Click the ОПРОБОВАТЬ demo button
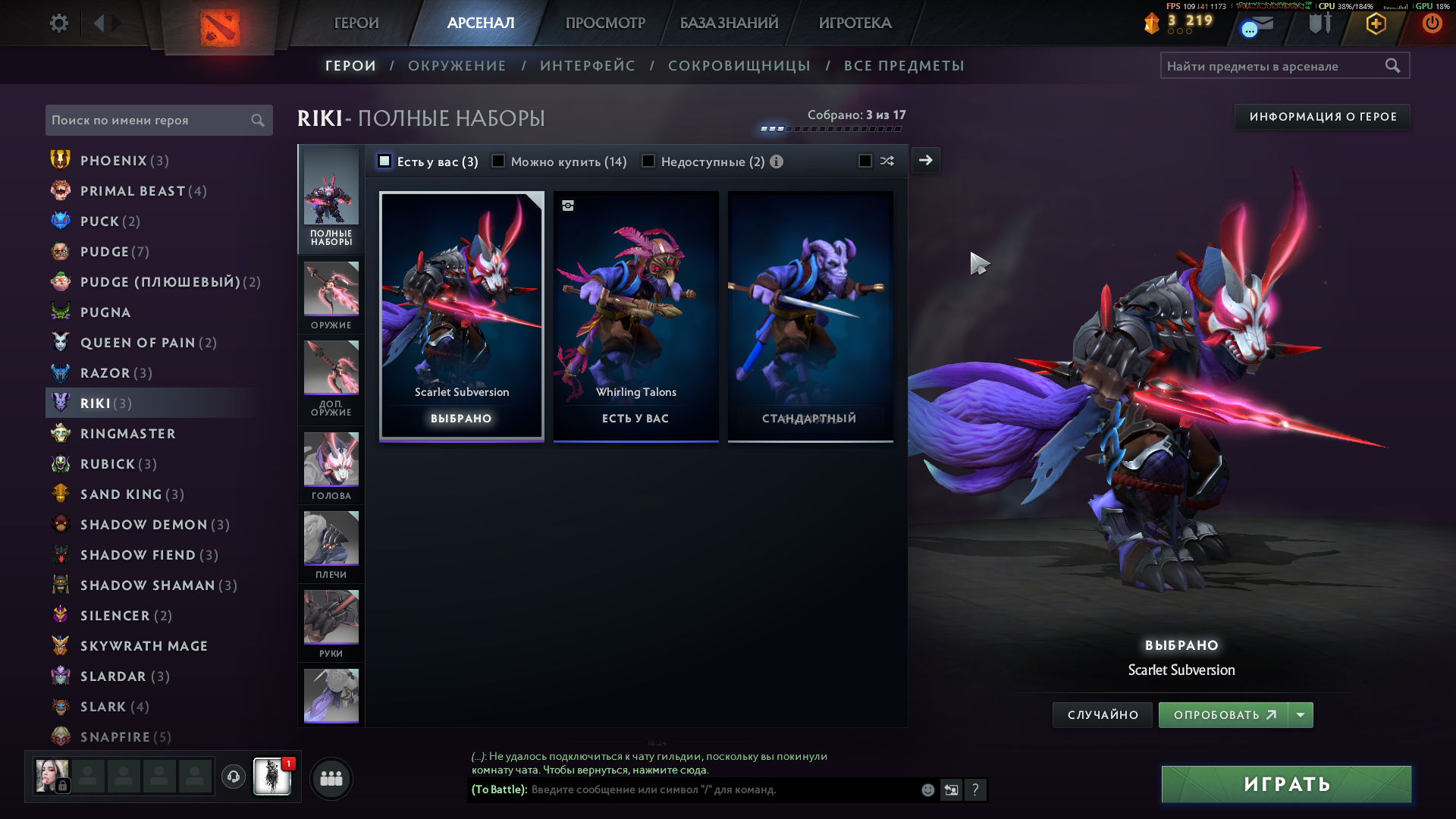This screenshot has width=1456, height=819. pos(1224,715)
